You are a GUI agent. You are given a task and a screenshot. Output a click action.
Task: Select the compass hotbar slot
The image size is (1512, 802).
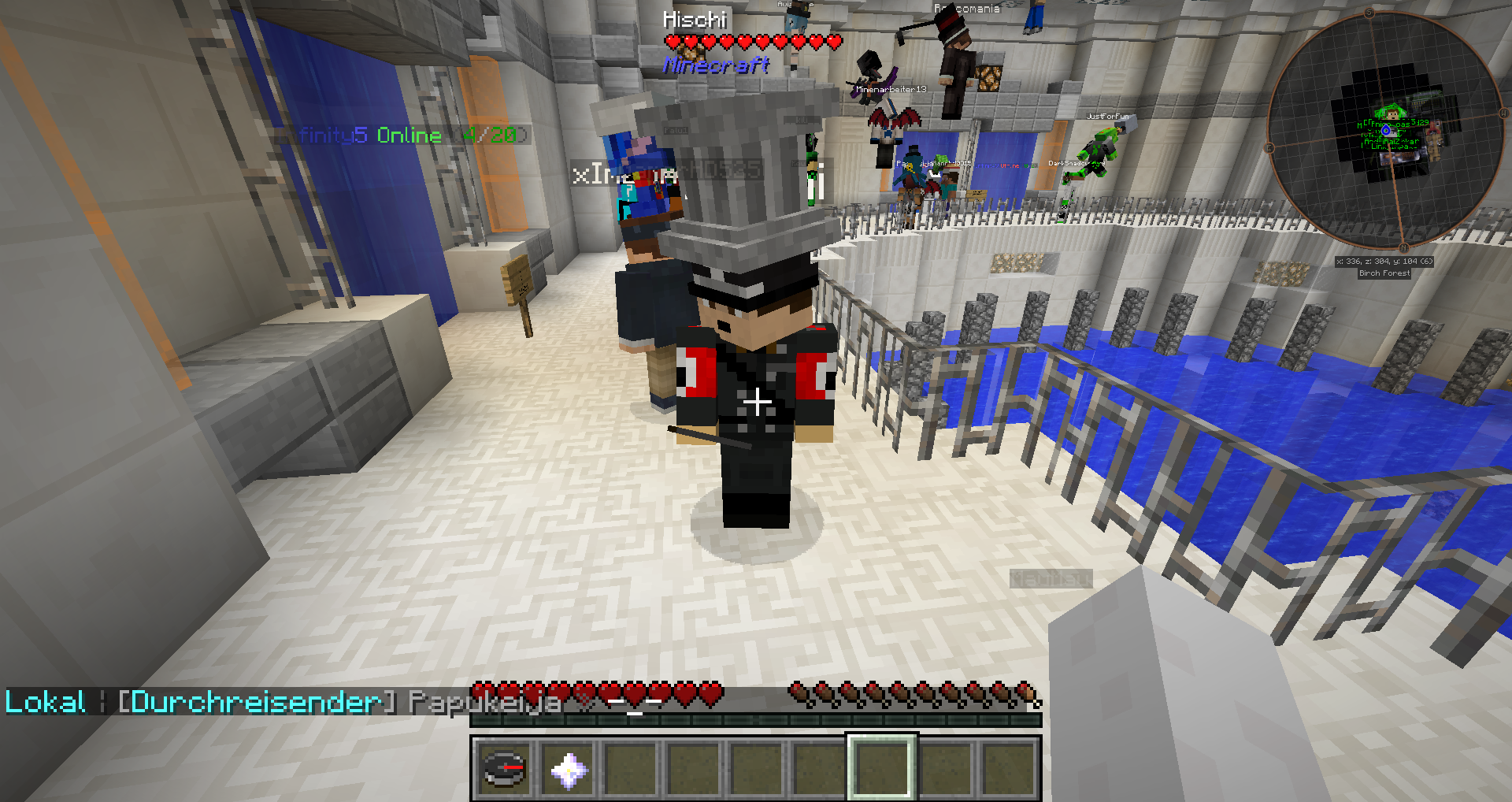pos(504,769)
